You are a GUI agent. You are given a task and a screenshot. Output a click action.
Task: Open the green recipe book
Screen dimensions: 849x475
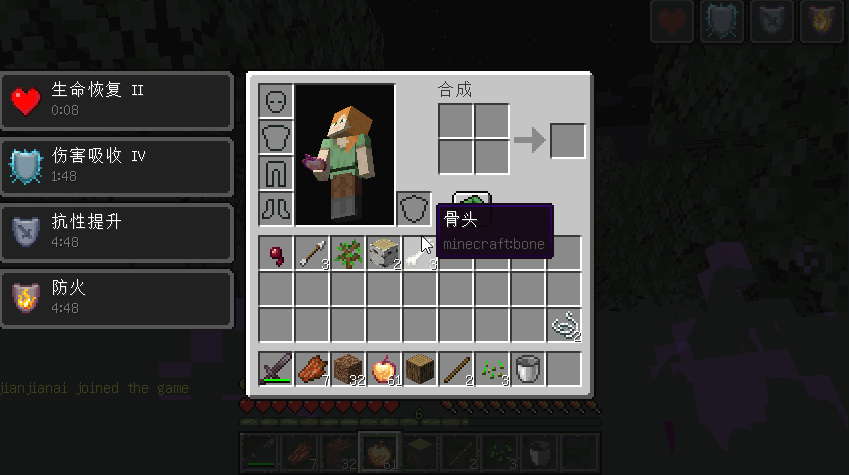[468, 199]
